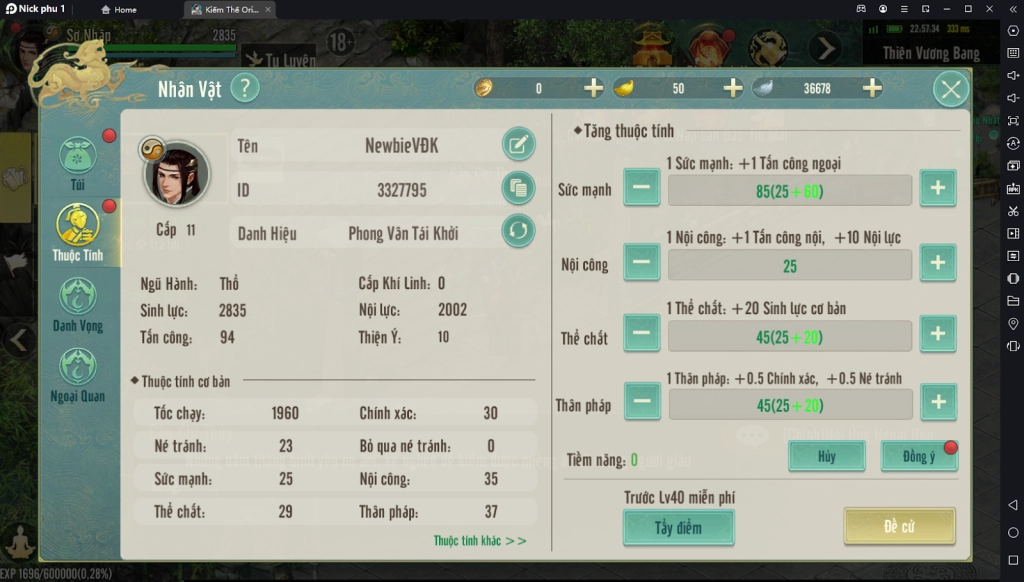Open the Danh Vọng reputation tab
The height and width of the screenshot is (582, 1024).
pyautogui.click(x=78, y=302)
